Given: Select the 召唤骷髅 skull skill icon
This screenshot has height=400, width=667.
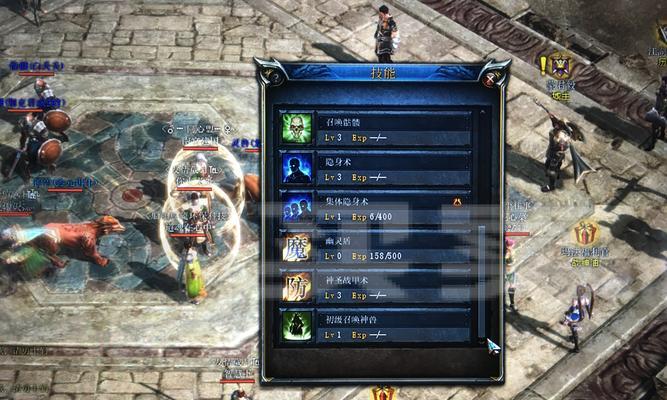Looking at the screenshot, I should coord(296,128).
